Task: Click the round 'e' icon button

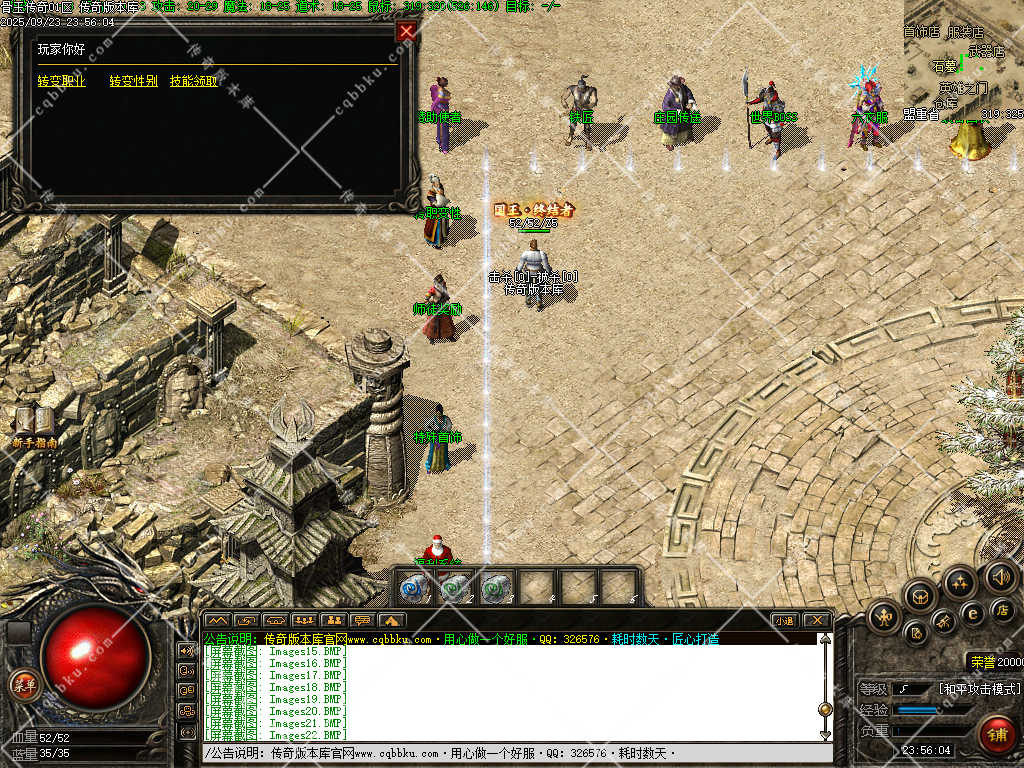Action: (x=972, y=612)
